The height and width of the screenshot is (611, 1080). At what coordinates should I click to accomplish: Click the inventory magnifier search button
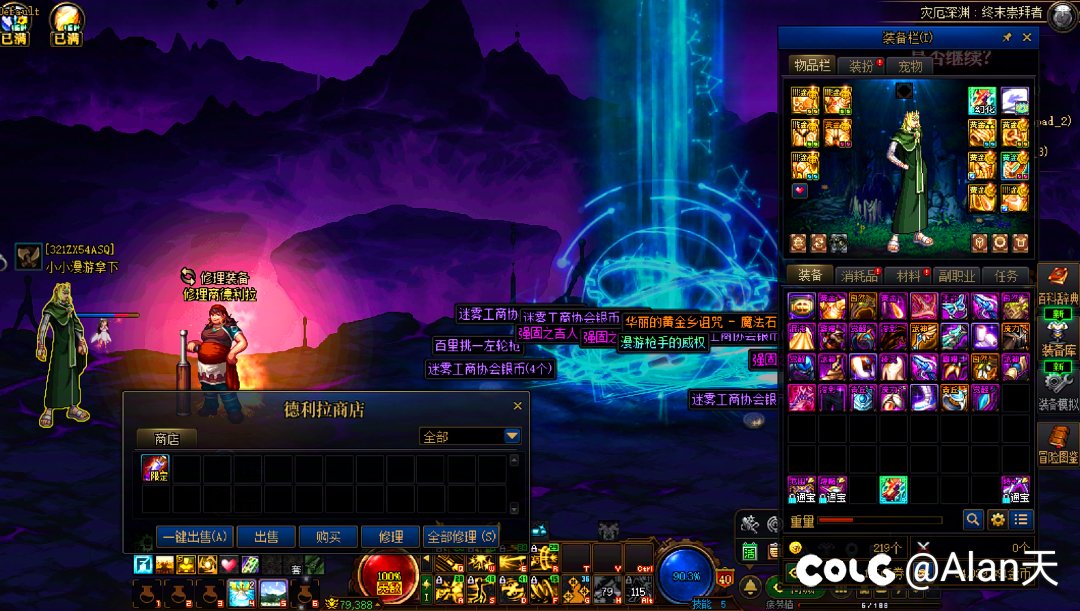click(972, 520)
